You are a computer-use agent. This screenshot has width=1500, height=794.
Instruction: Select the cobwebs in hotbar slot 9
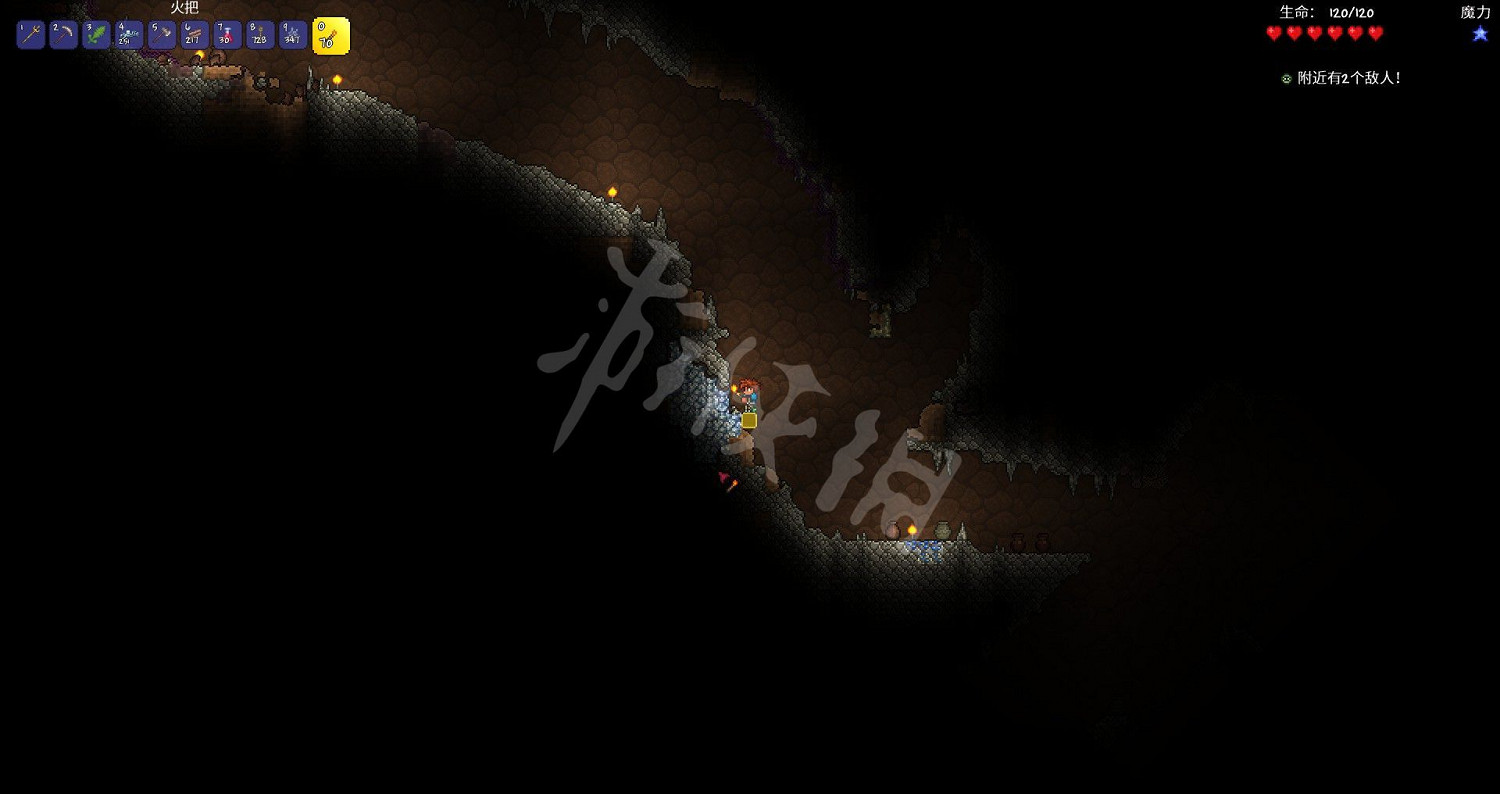pyautogui.click(x=293, y=34)
